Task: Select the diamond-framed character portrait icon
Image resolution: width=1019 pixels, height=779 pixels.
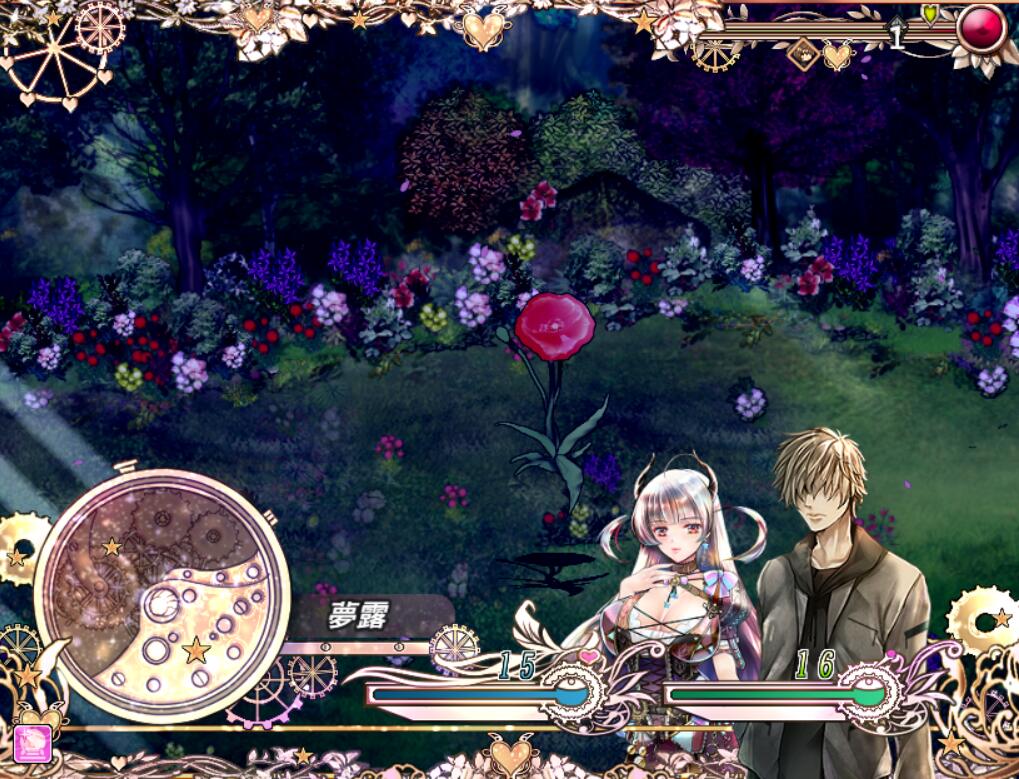Action: tap(802, 56)
